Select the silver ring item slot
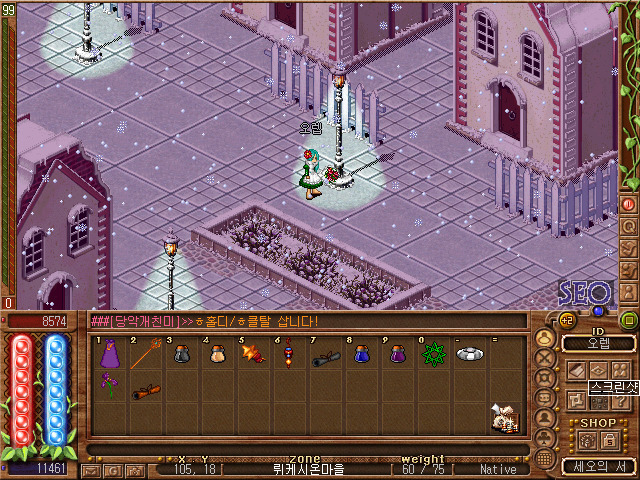Image resolution: width=640 pixels, height=480 pixels. [468, 354]
